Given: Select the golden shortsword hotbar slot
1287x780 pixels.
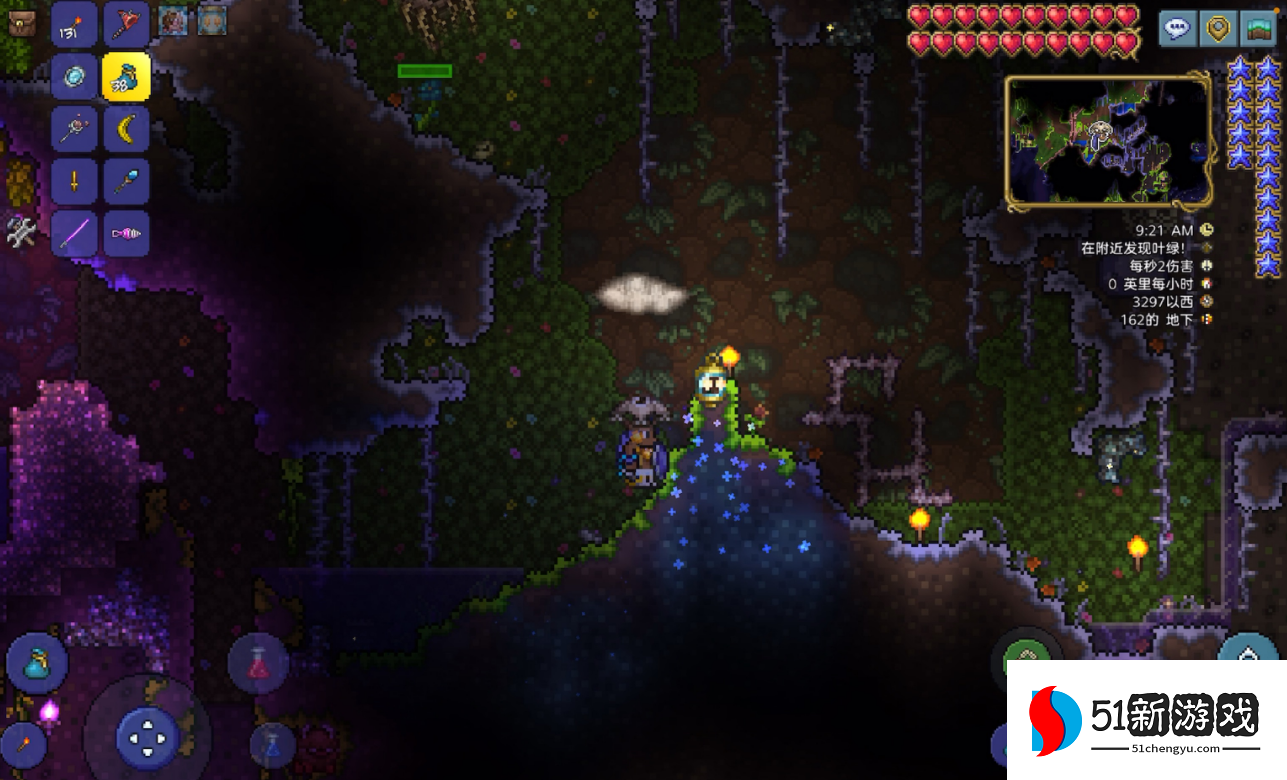Looking at the screenshot, I should click(x=74, y=183).
